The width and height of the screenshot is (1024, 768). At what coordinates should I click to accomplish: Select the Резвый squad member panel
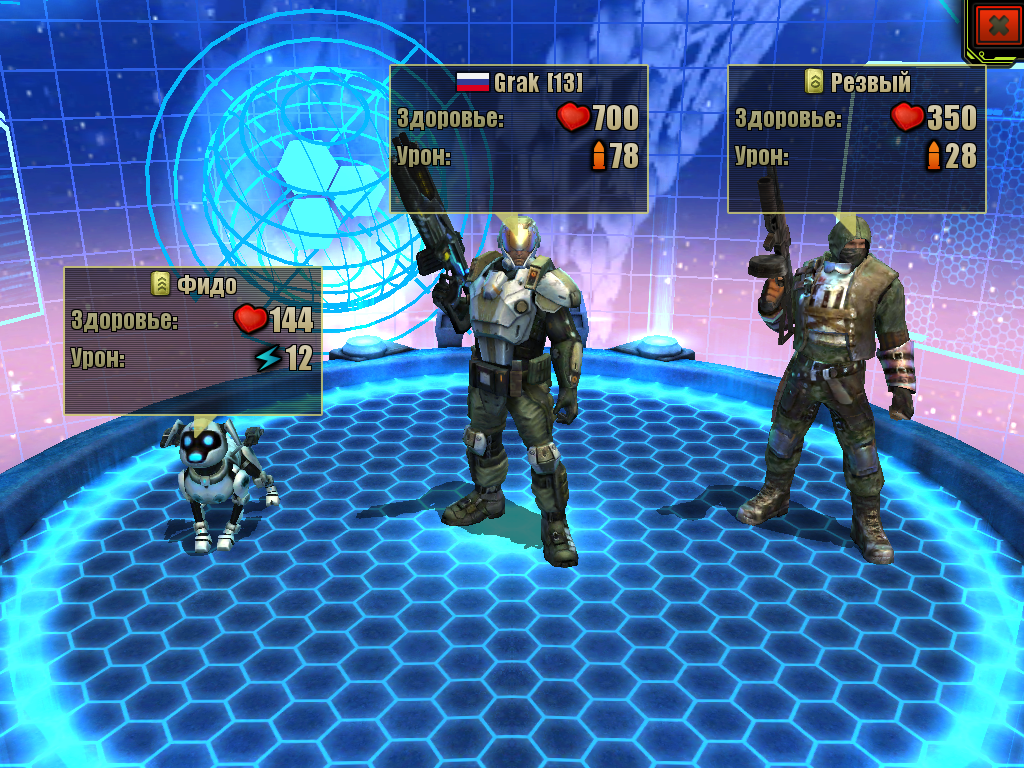856,138
